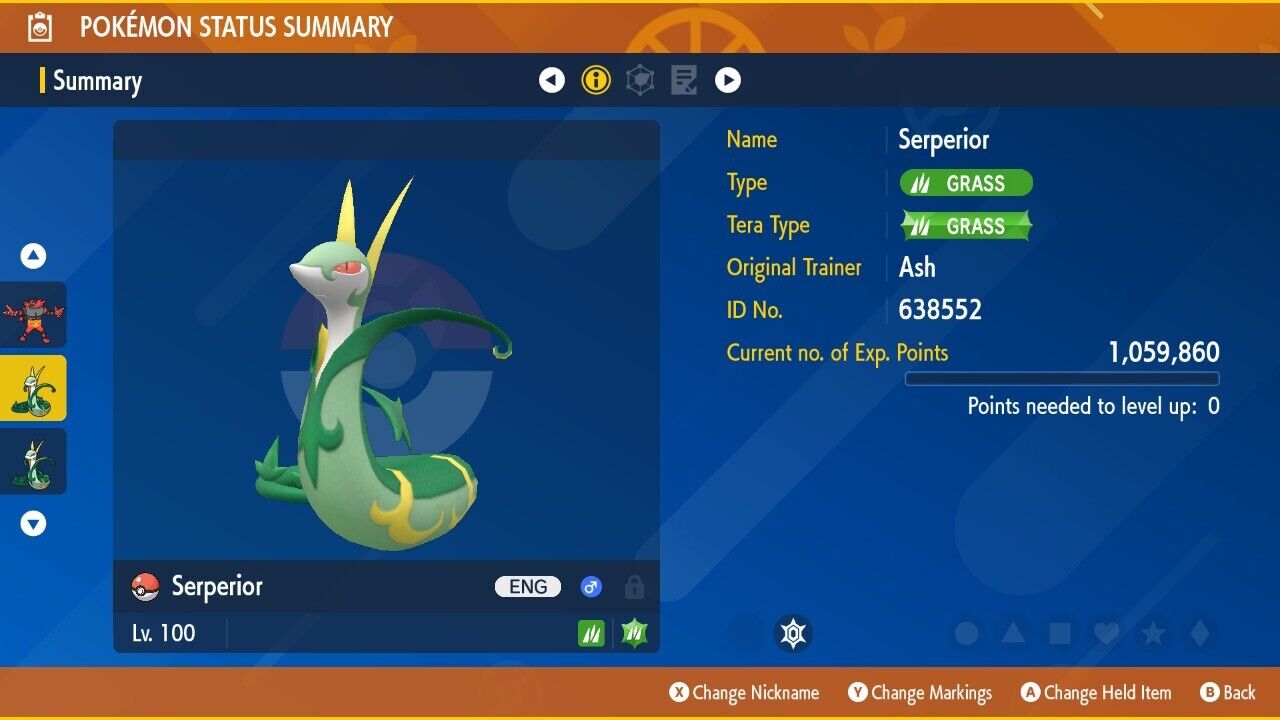The image size is (1280, 720).
Task: Toggle the square marking
Action: [x=1059, y=633]
